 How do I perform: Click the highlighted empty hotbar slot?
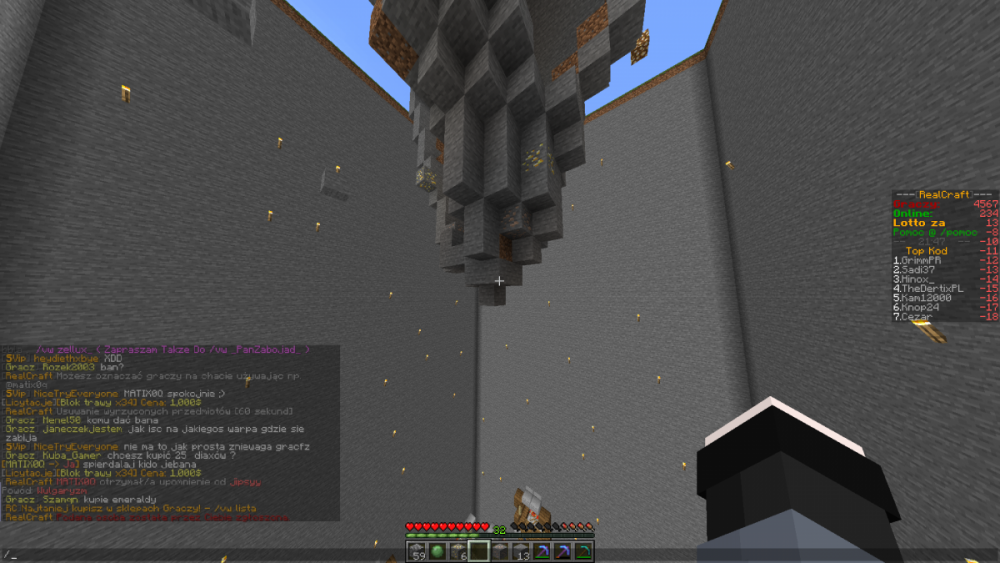tap(481, 550)
